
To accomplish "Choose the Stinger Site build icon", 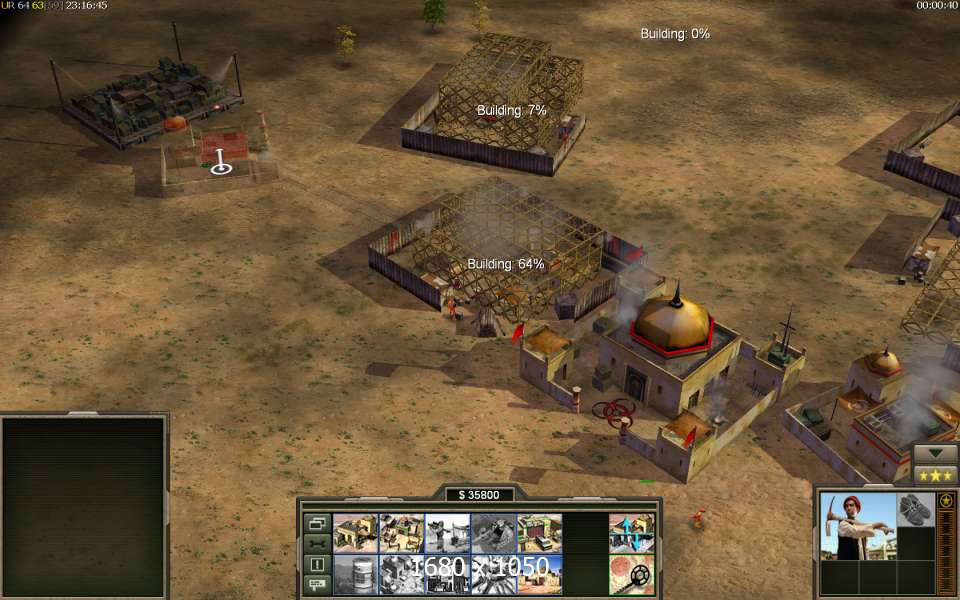I will tap(447, 533).
